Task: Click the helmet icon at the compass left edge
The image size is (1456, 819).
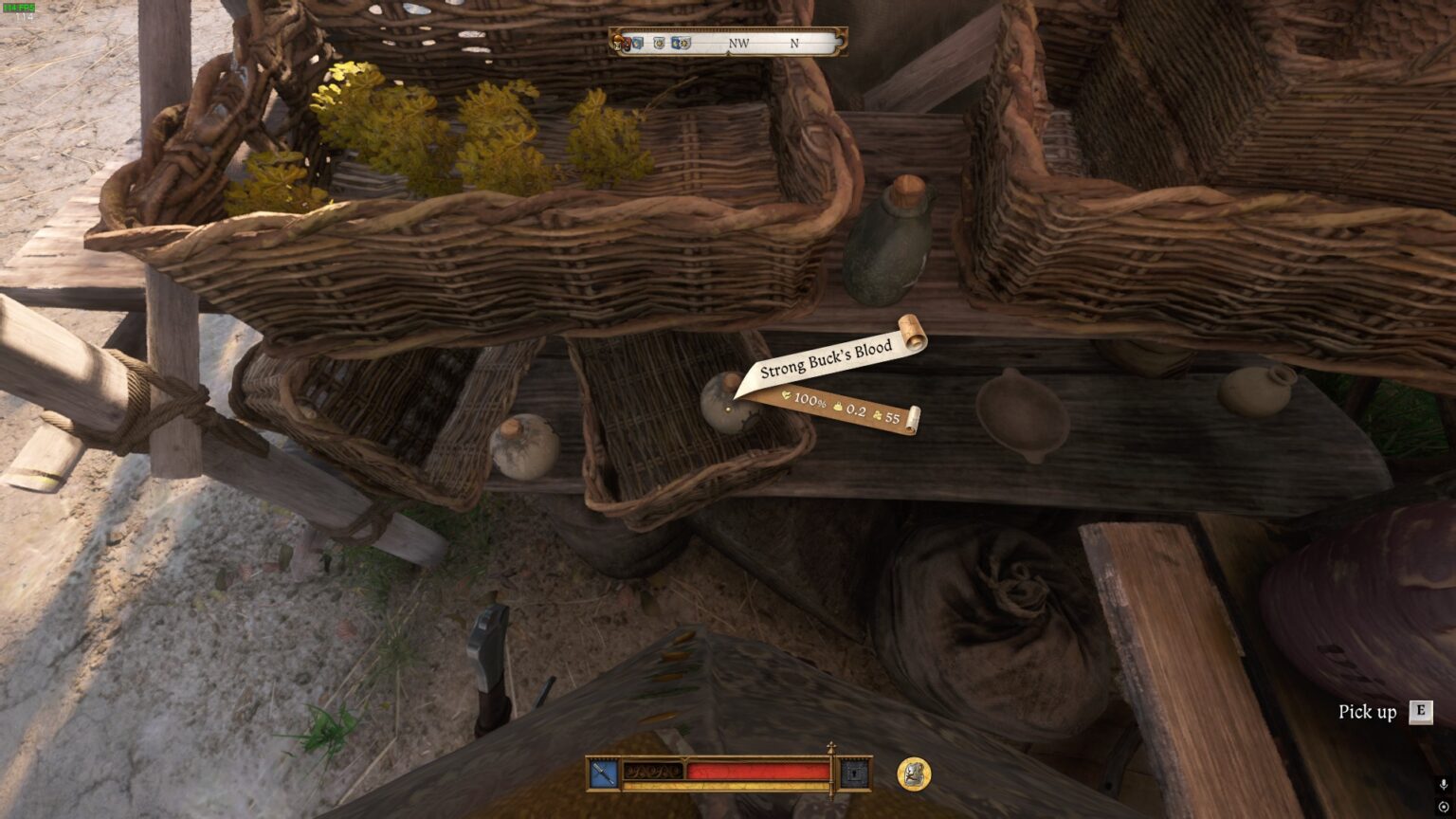Action: pyautogui.click(x=618, y=43)
